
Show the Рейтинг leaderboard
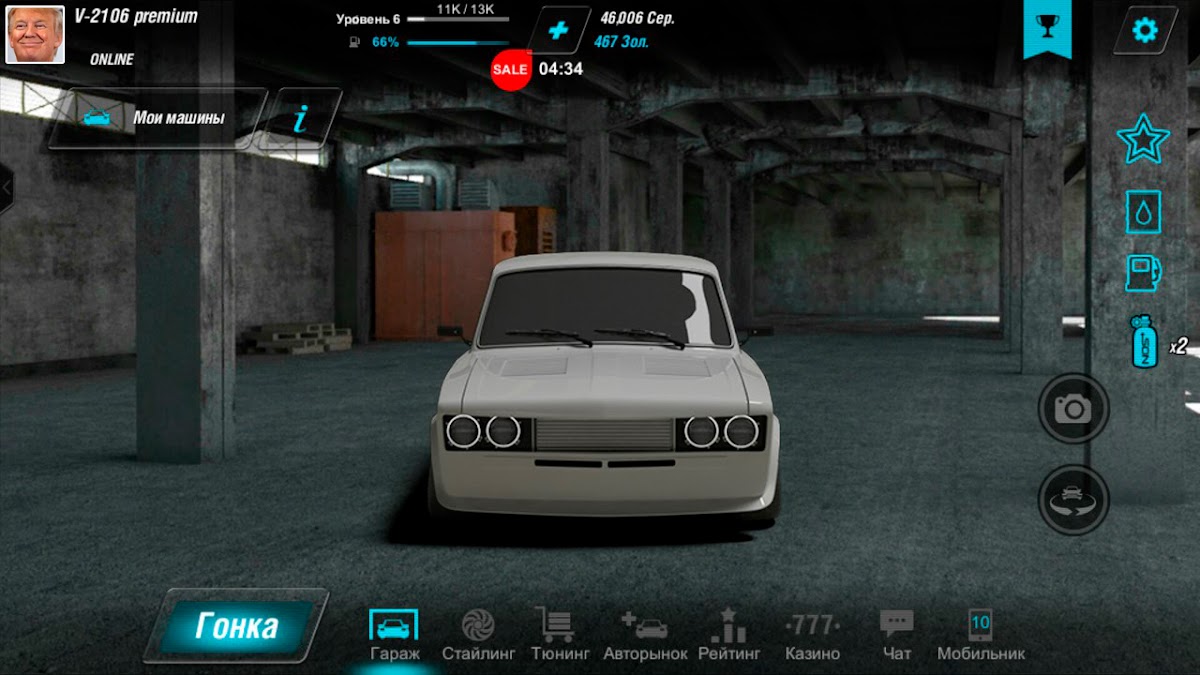727,634
